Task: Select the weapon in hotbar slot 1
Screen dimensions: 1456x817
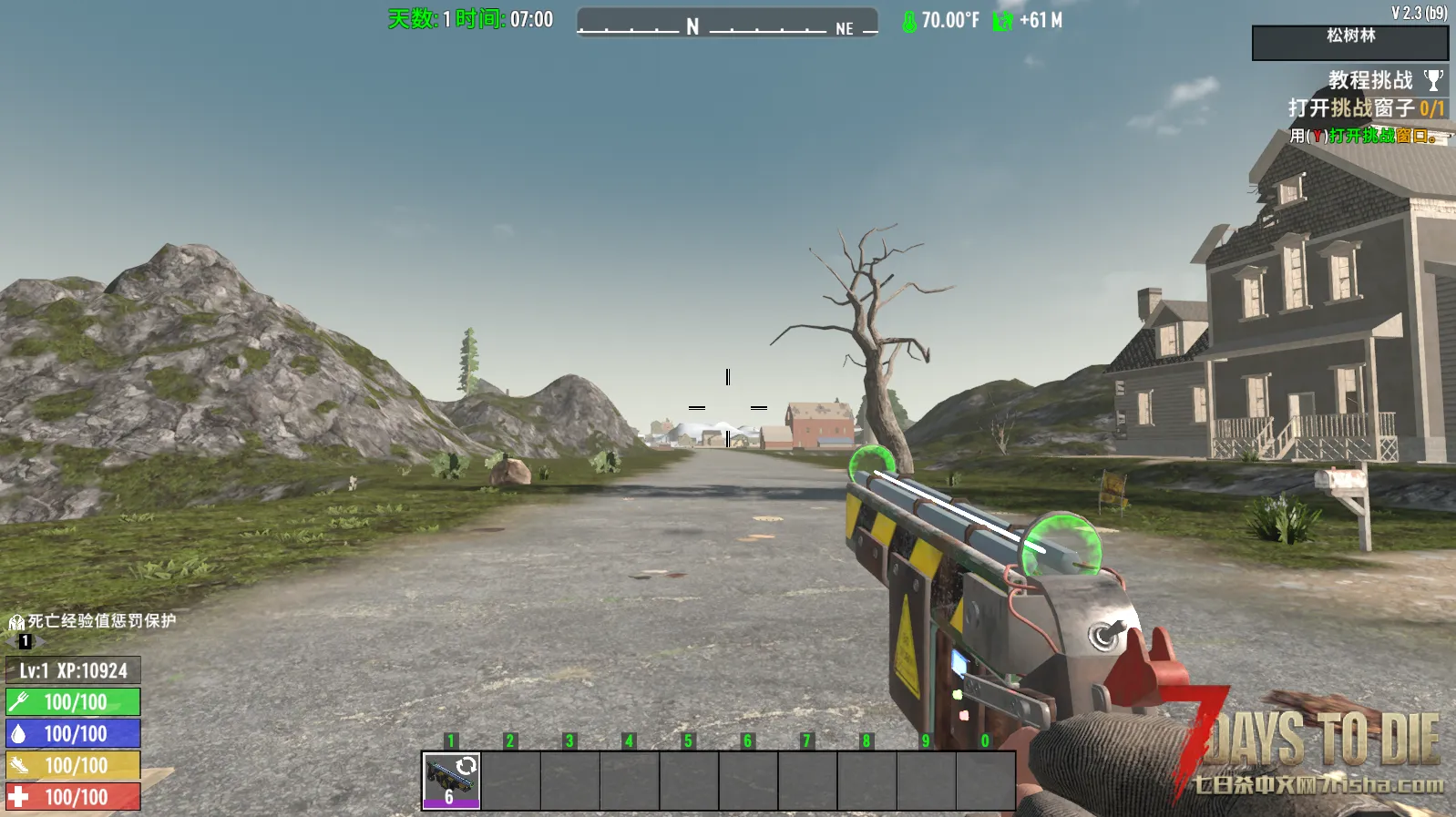Action: [451, 780]
